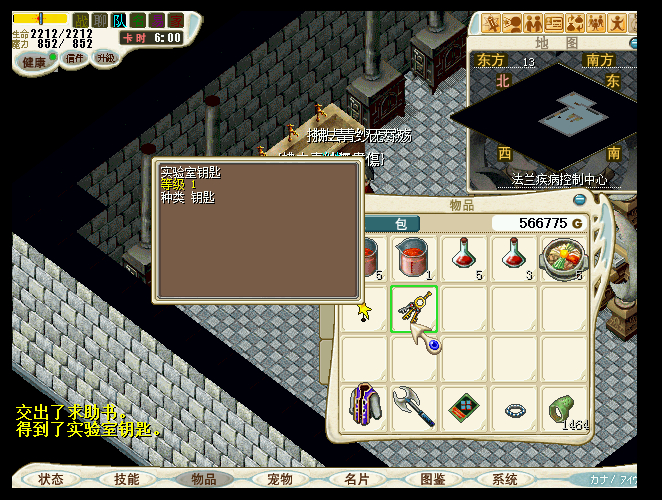This screenshot has height=500, width=662.
Task: Select the silver ring item slot
Action: point(514,407)
